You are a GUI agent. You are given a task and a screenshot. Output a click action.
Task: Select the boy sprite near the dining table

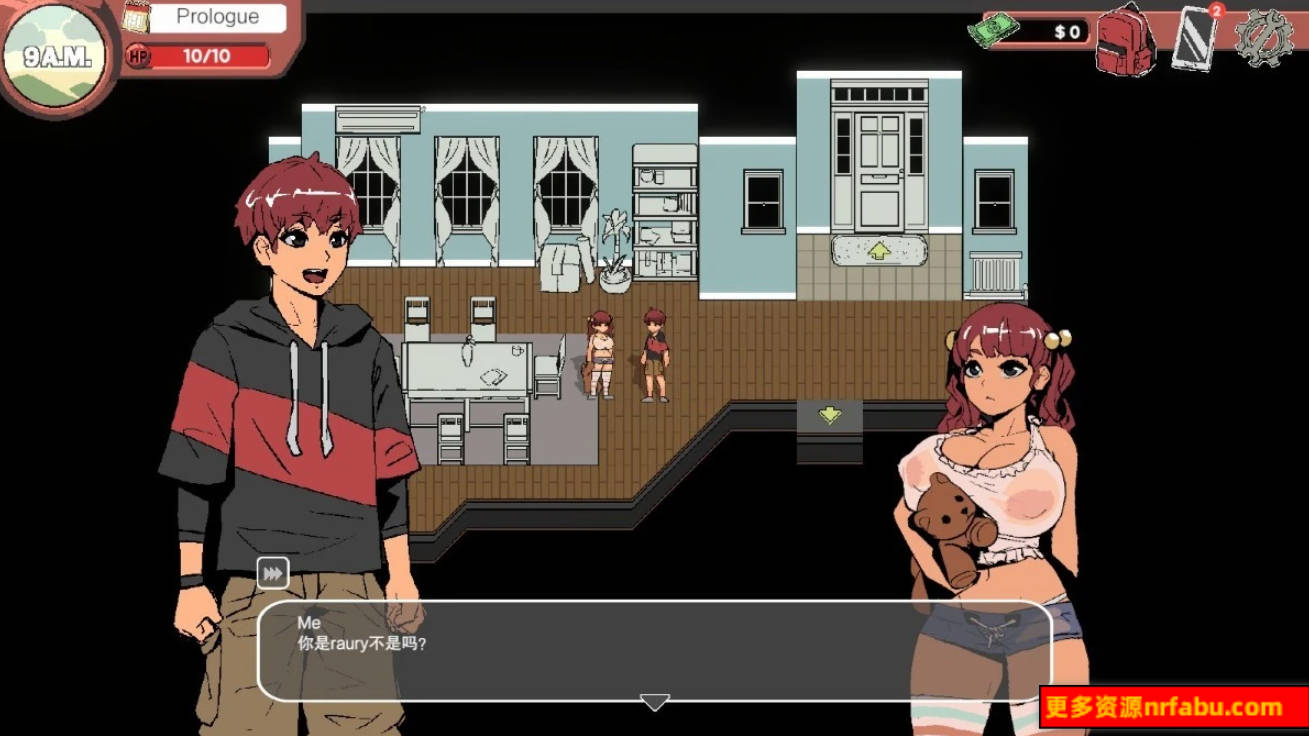click(x=653, y=350)
